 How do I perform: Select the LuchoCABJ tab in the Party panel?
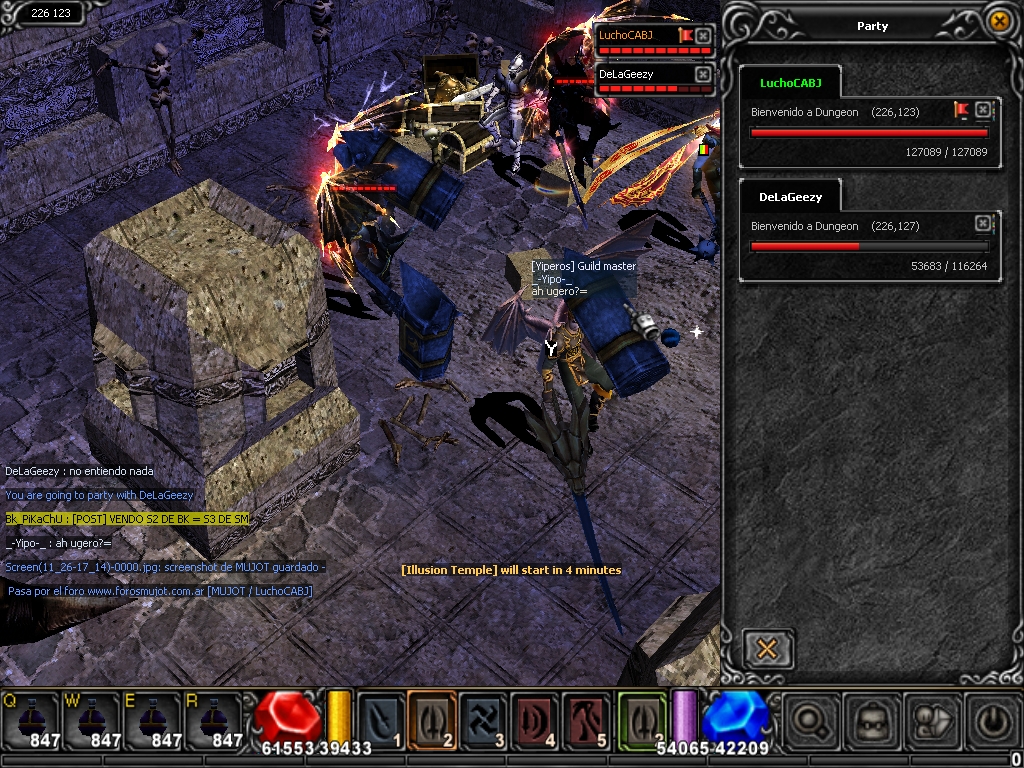click(790, 83)
